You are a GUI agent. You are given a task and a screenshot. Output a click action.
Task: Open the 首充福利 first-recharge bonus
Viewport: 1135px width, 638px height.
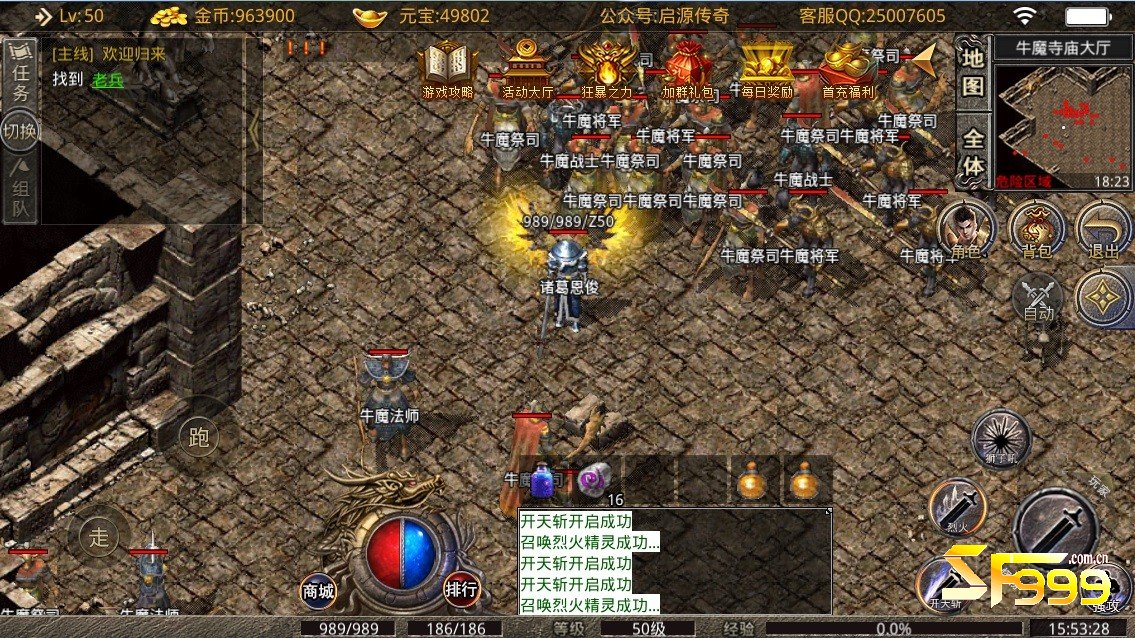pos(847,68)
